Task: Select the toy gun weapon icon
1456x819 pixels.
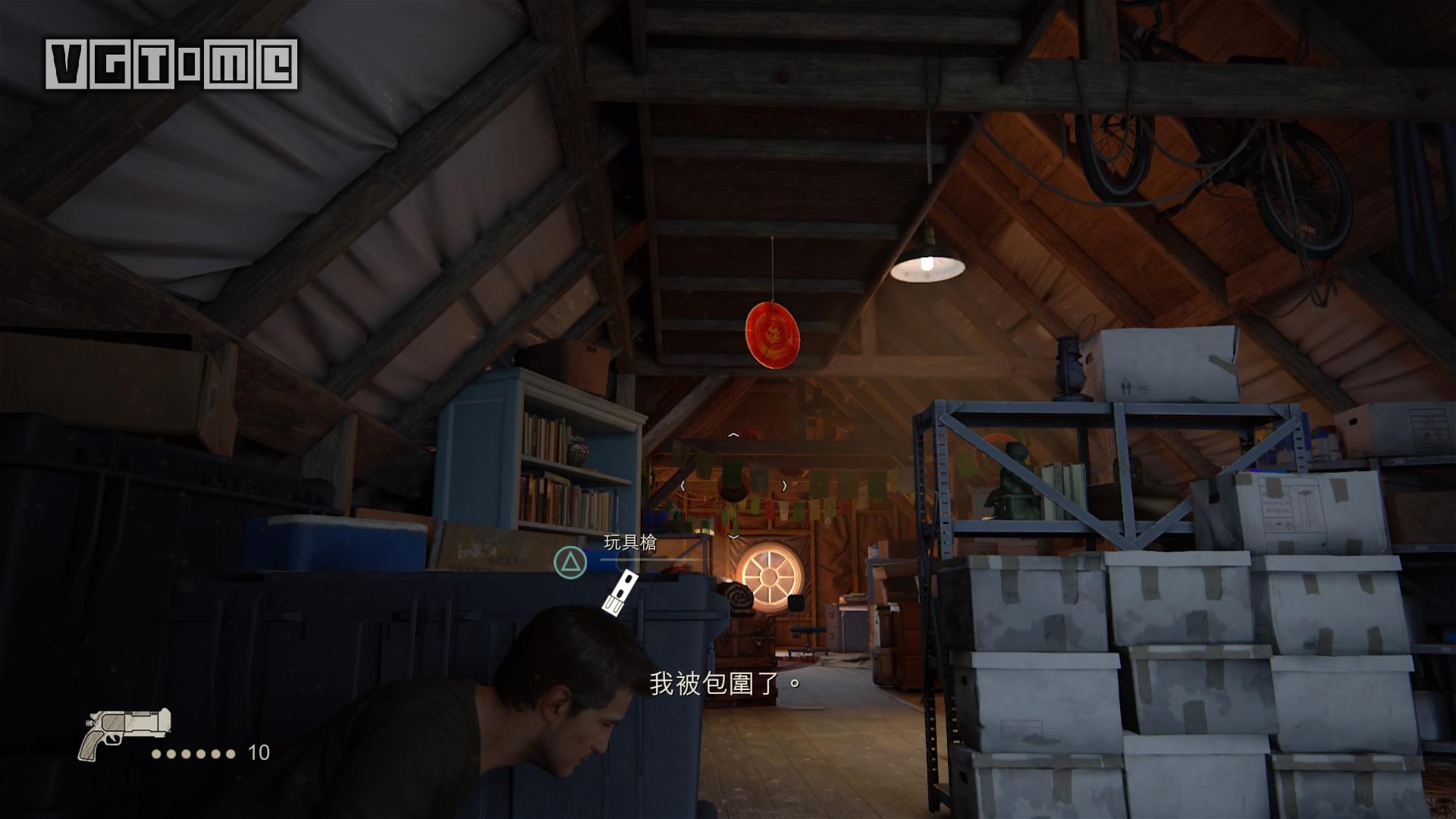Action: [x=124, y=733]
